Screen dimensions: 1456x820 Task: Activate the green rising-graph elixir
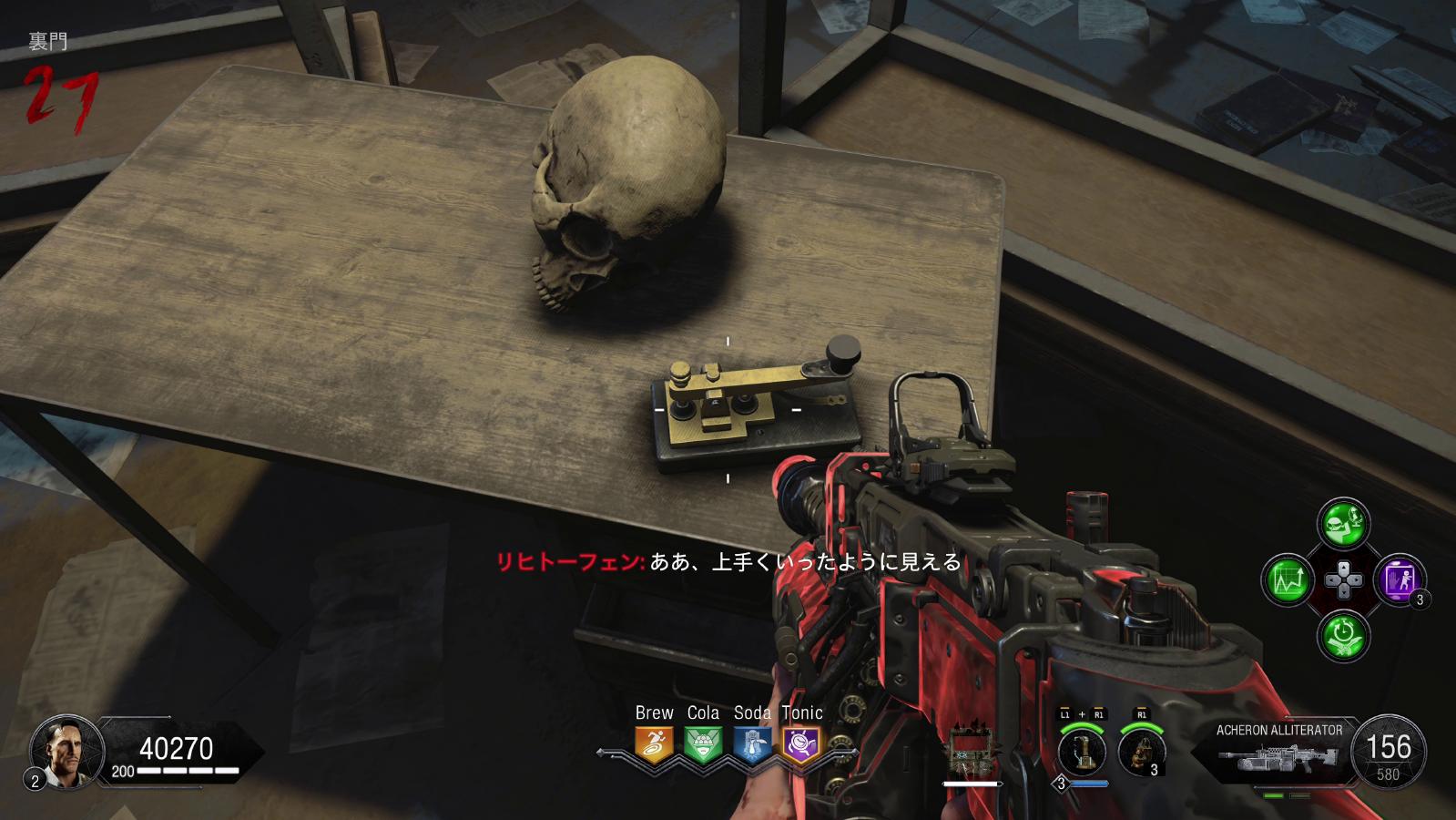tap(1287, 579)
